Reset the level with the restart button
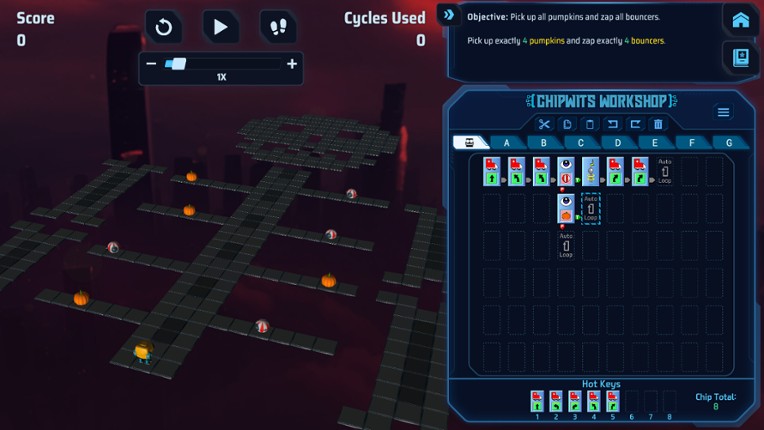Image resolution: width=764 pixels, height=430 pixels. point(164,27)
